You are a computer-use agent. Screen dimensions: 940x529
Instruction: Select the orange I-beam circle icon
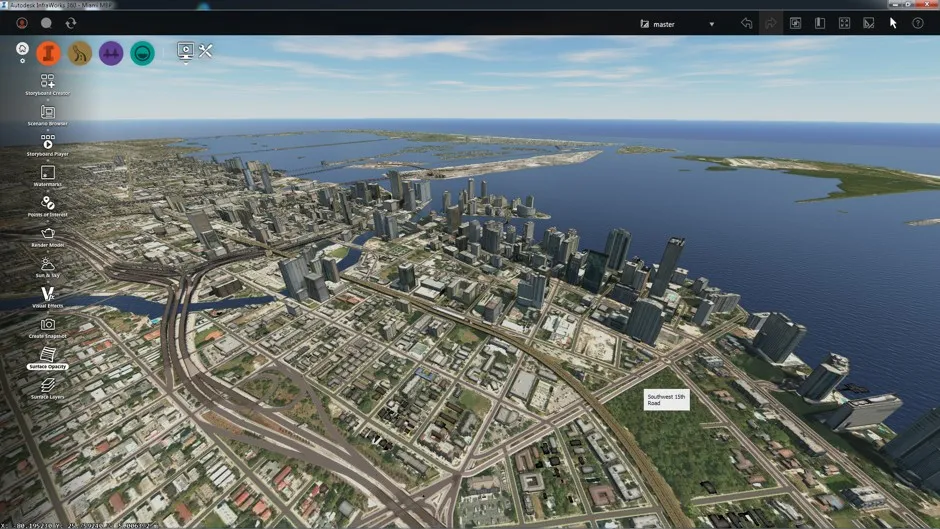coord(49,53)
